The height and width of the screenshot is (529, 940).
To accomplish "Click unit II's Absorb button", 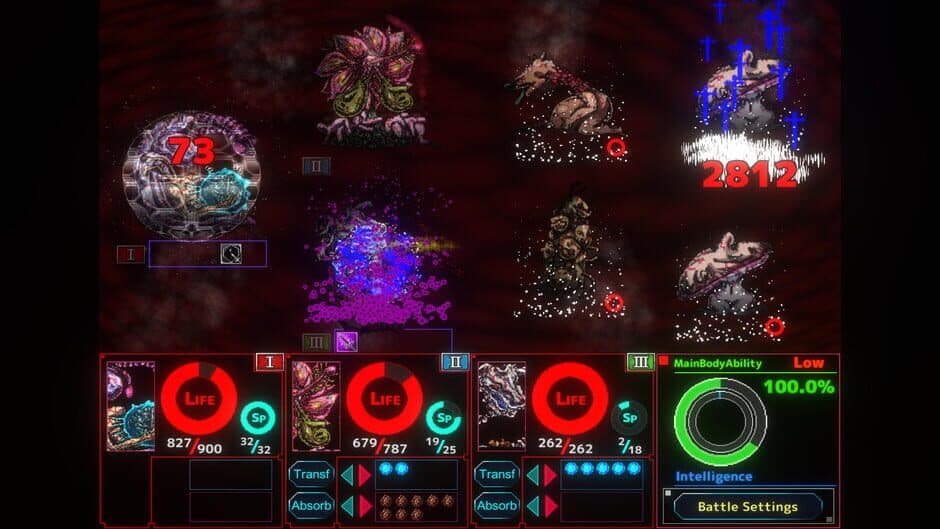I will [311, 505].
